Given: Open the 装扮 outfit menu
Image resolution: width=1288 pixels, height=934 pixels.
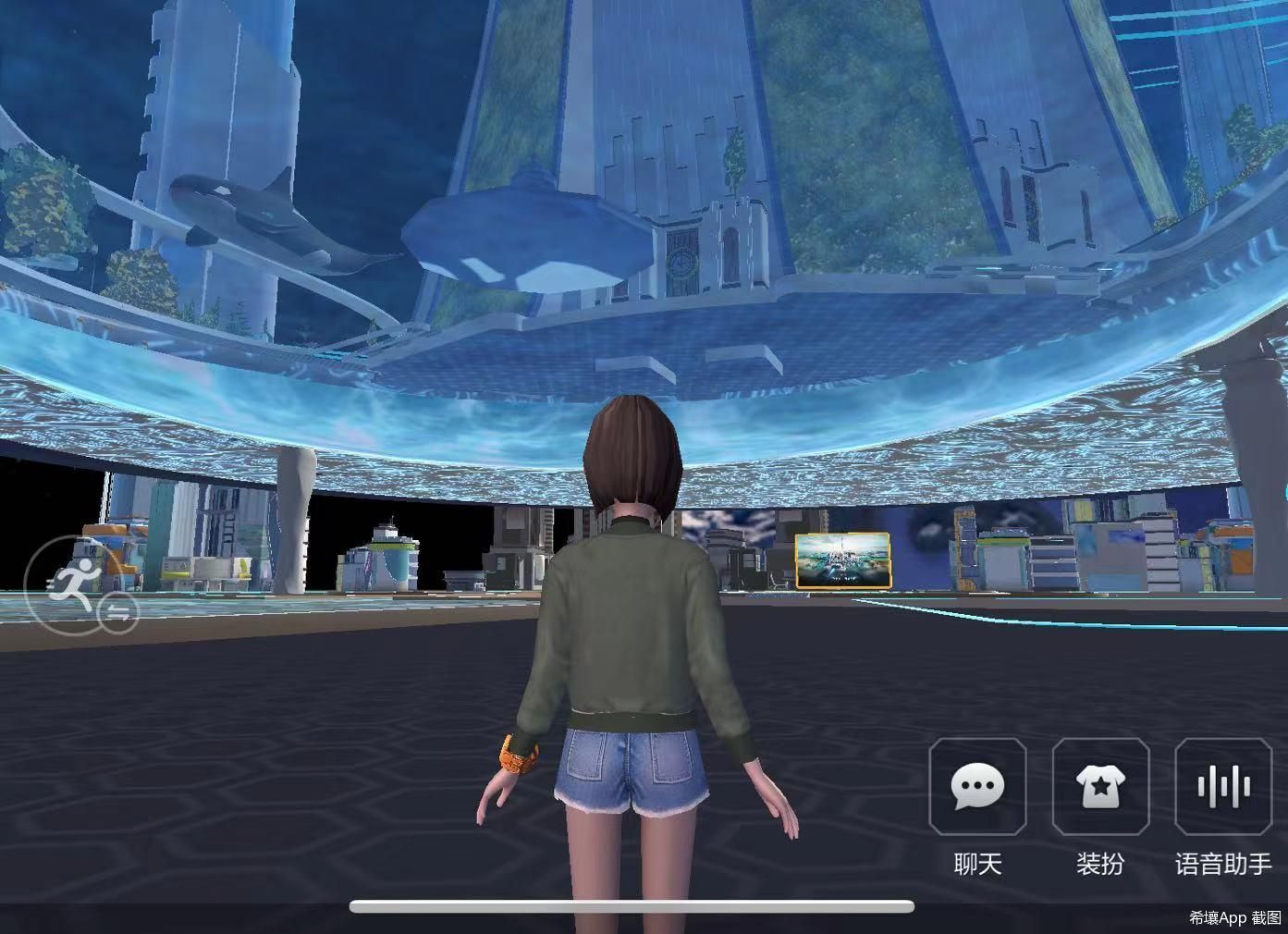Looking at the screenshot, I should [x=1100, y=787].
